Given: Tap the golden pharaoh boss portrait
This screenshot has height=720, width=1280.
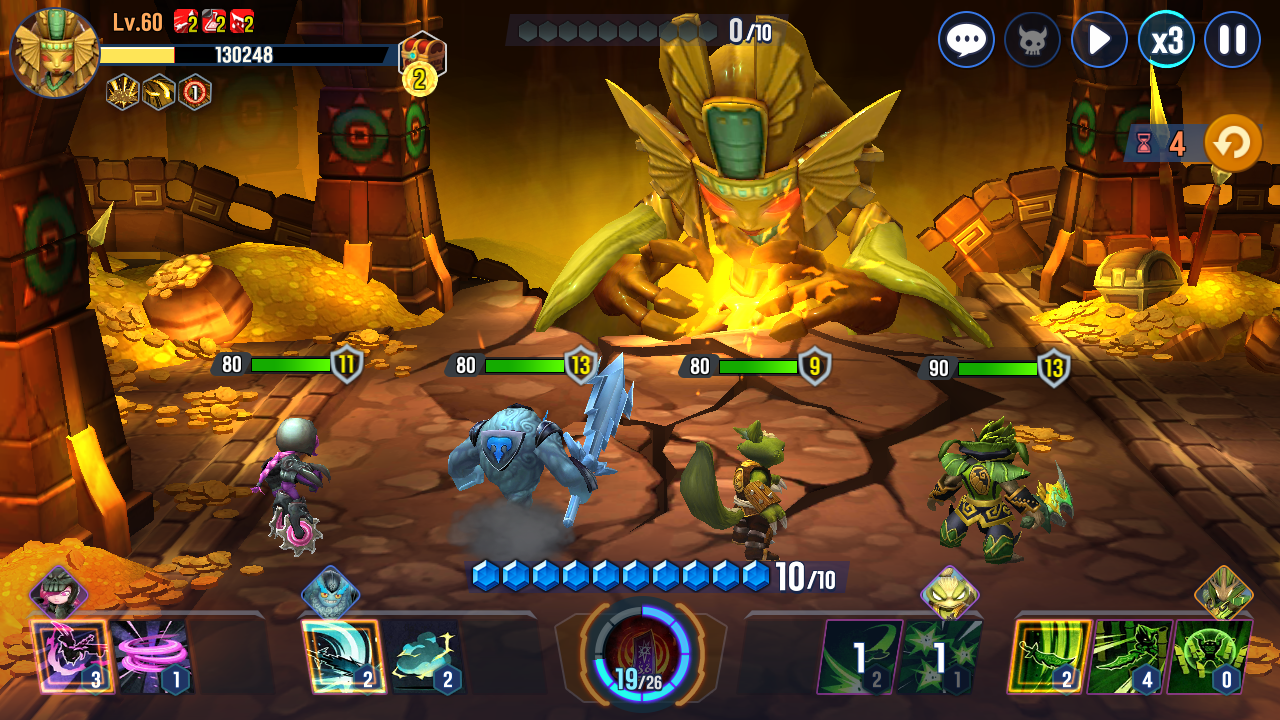Looking at the screenshot, I should coord(54,52).
